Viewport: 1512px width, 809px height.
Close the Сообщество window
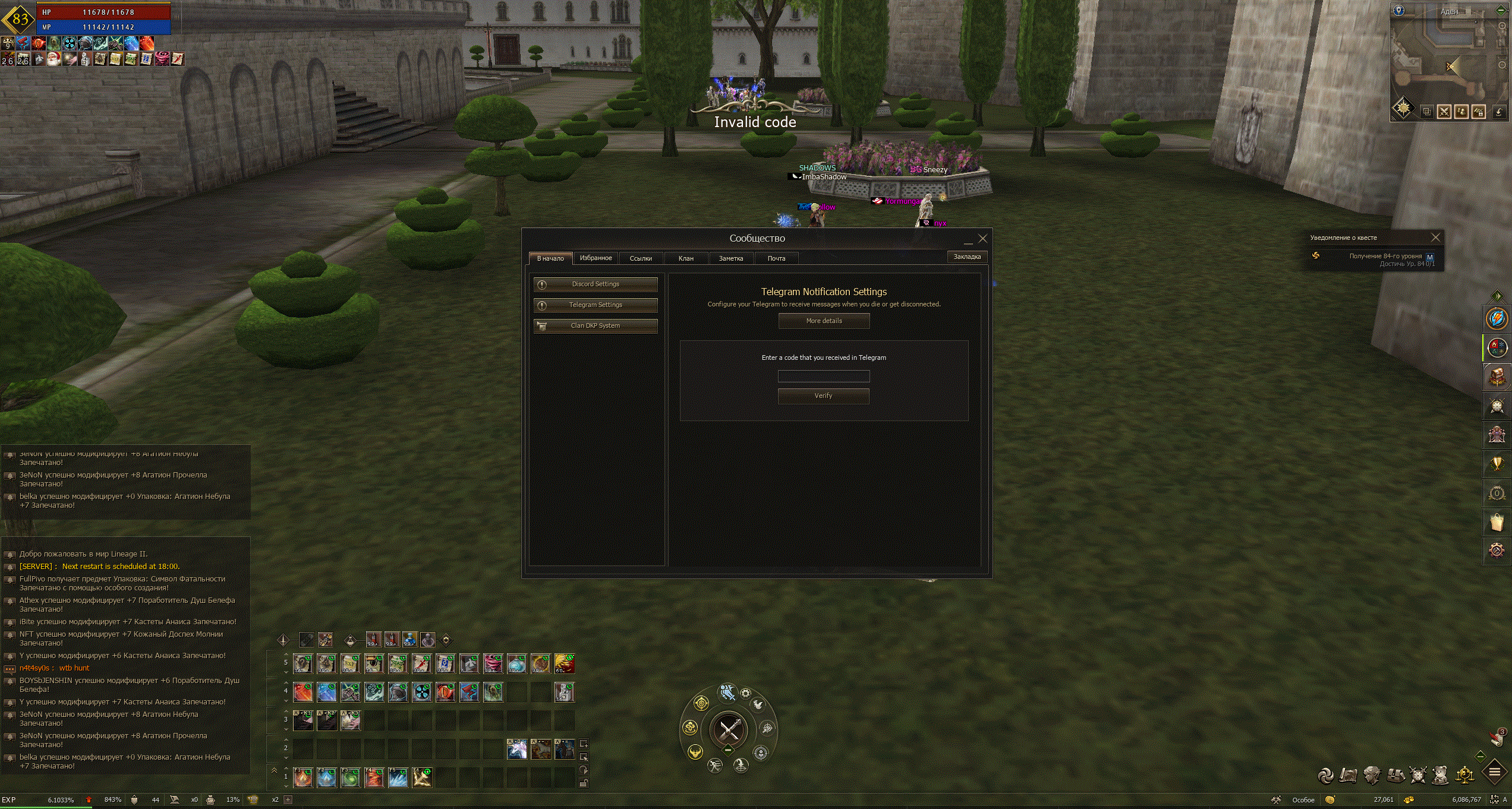tap(983, 239)
